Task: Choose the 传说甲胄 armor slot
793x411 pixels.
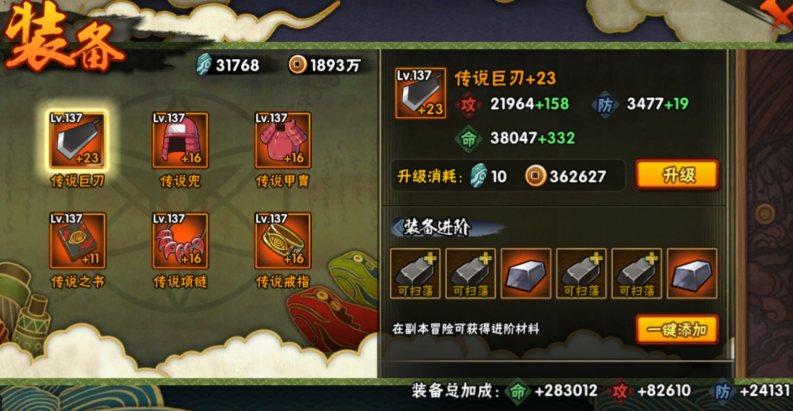Action: [x=282, y=141]
